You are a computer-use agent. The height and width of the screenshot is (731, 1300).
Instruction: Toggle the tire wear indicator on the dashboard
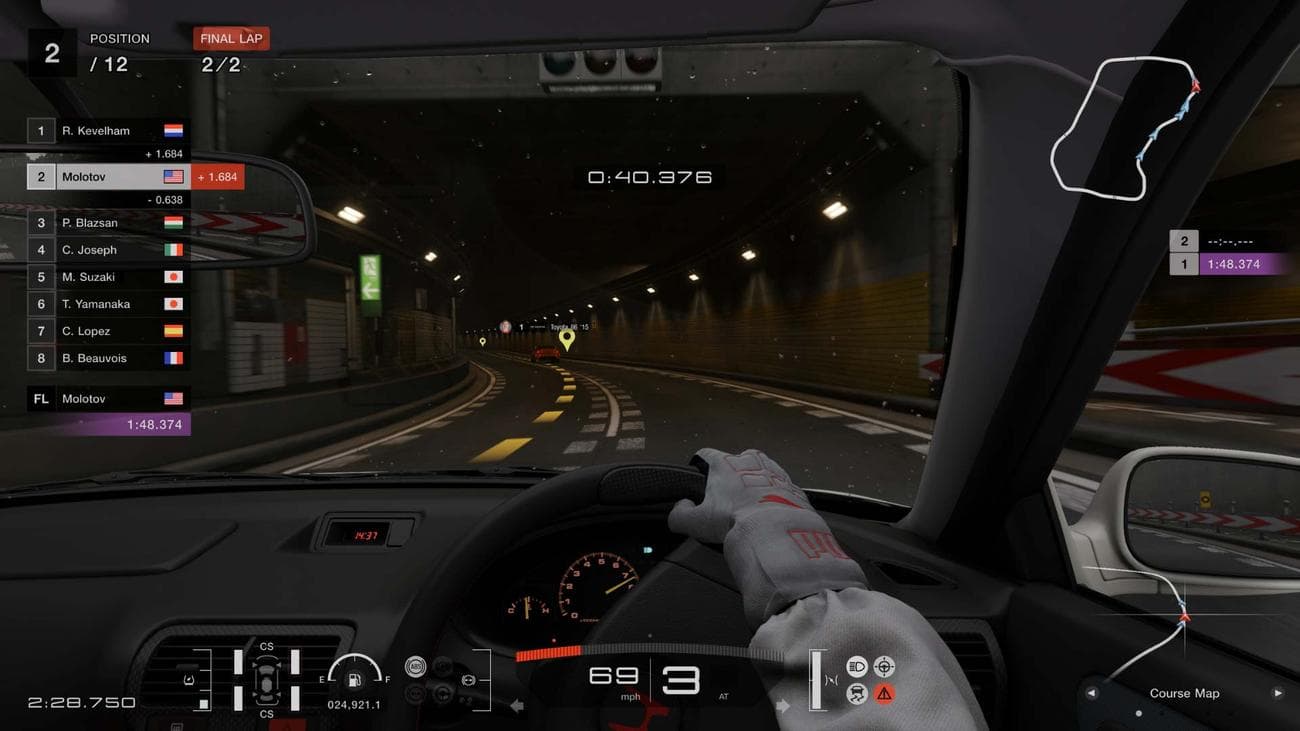[x=266, y=680]
